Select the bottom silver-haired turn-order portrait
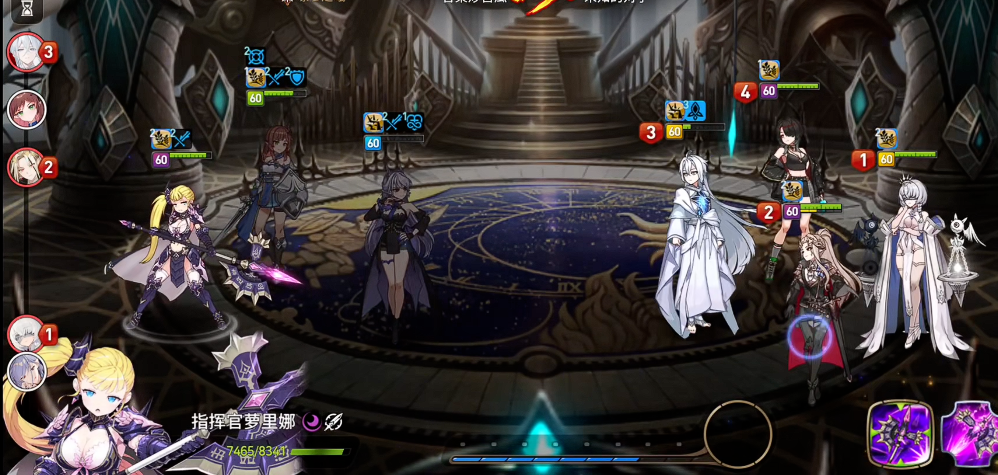This screenshot has height=475, width=998. (26, 371)
